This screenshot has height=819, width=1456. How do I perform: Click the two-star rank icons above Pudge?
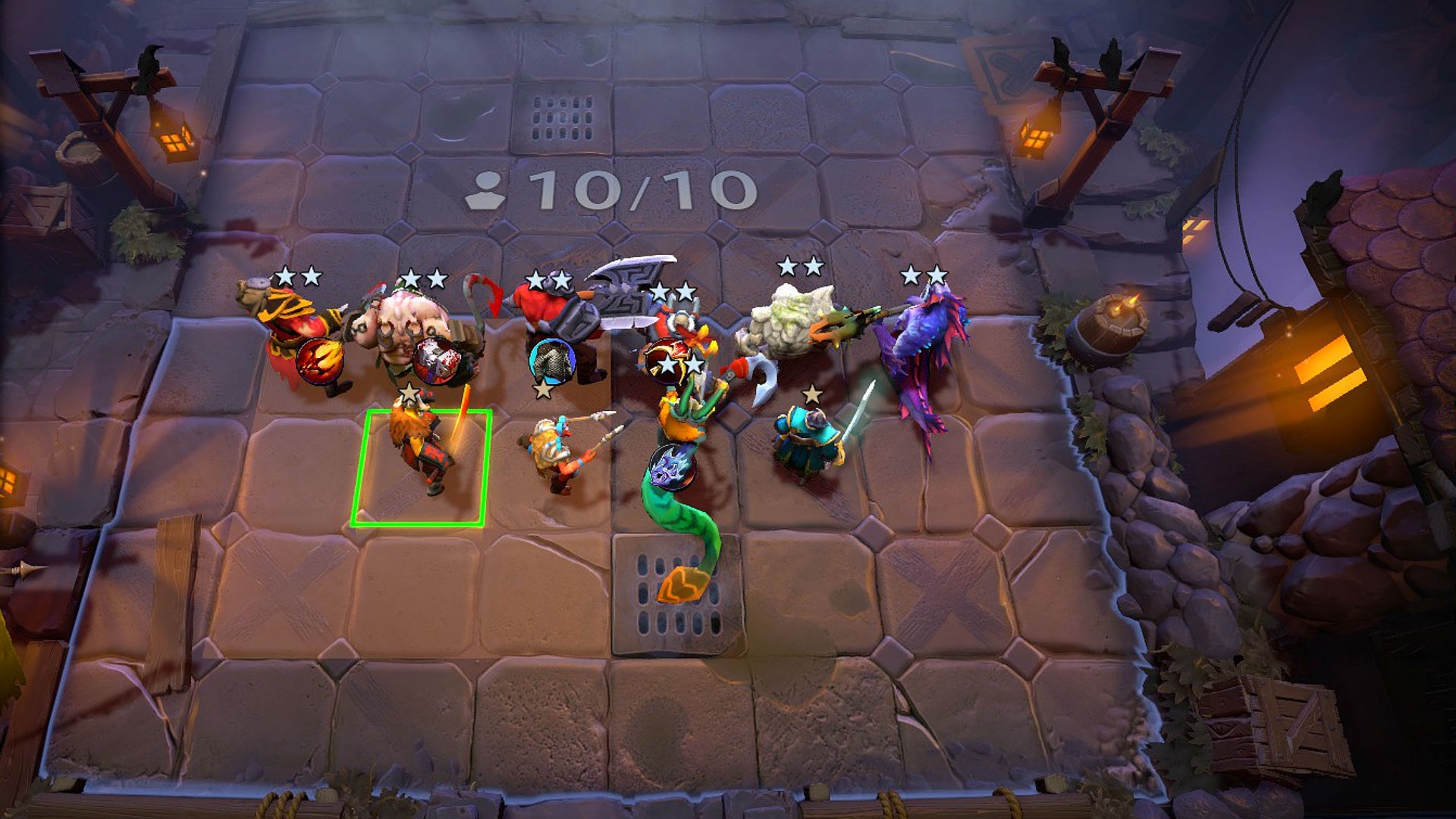(x=422, y=279)
